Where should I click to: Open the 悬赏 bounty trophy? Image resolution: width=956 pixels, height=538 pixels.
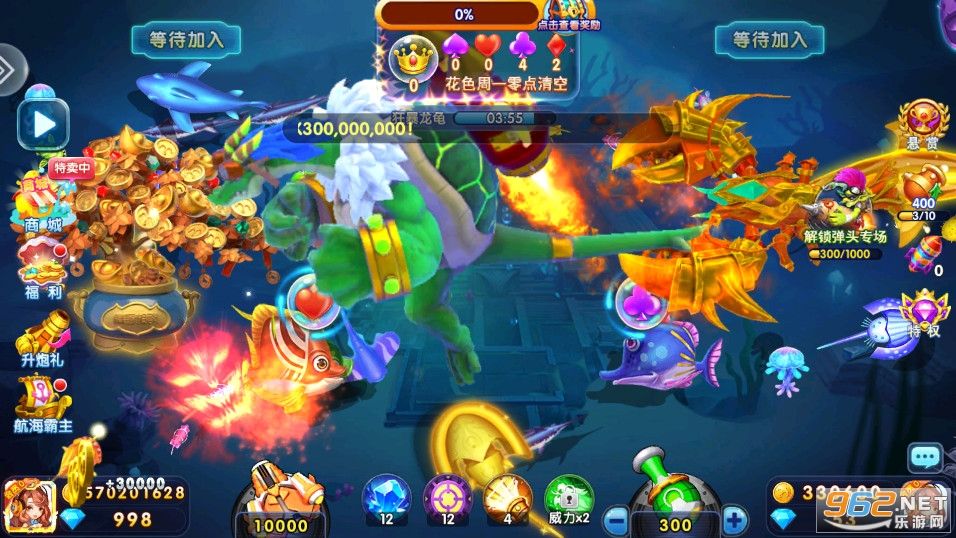click(x=922, y=125)
